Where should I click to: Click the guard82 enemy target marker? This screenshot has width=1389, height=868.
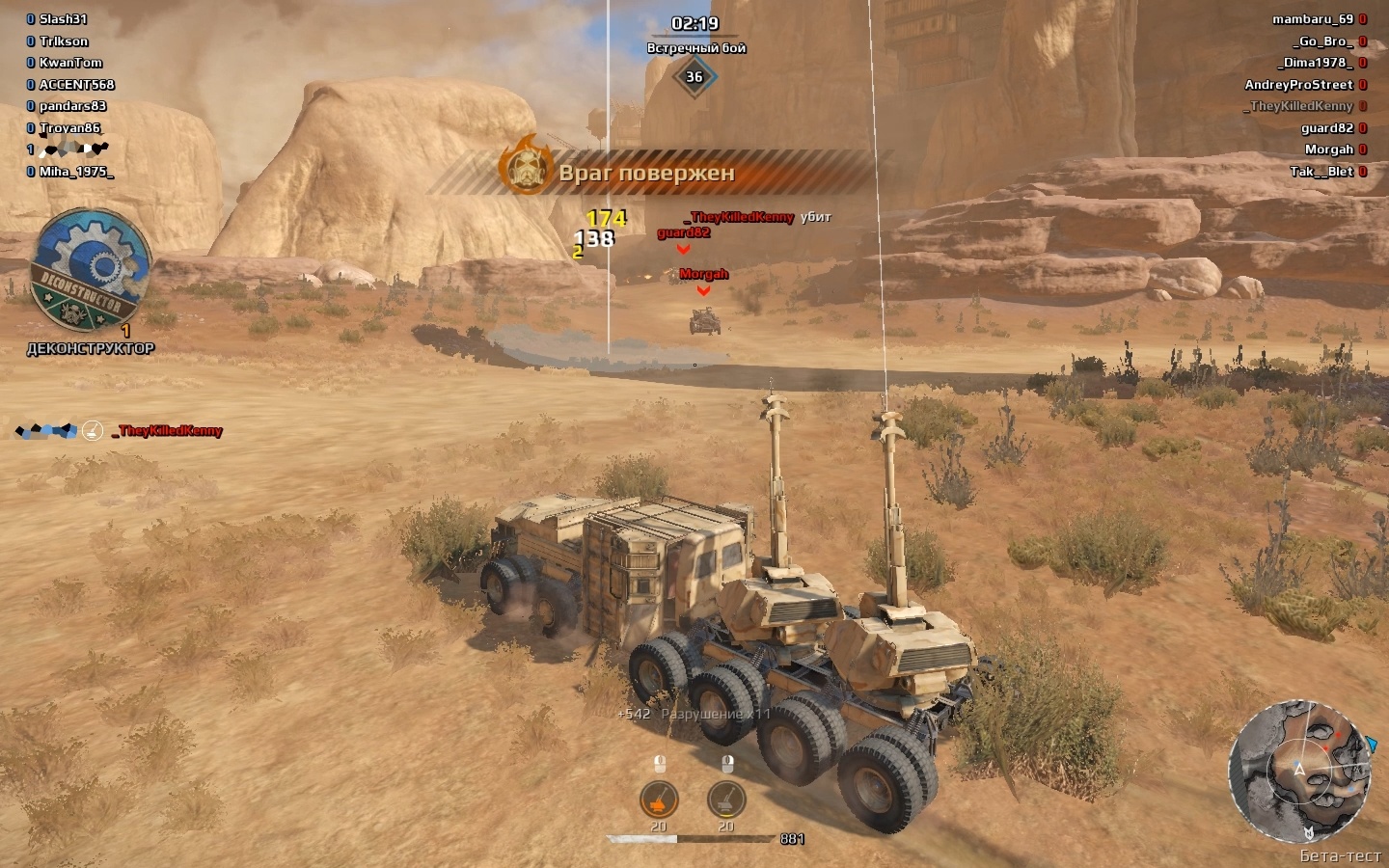pyautogui.click(x=684, y=233)
